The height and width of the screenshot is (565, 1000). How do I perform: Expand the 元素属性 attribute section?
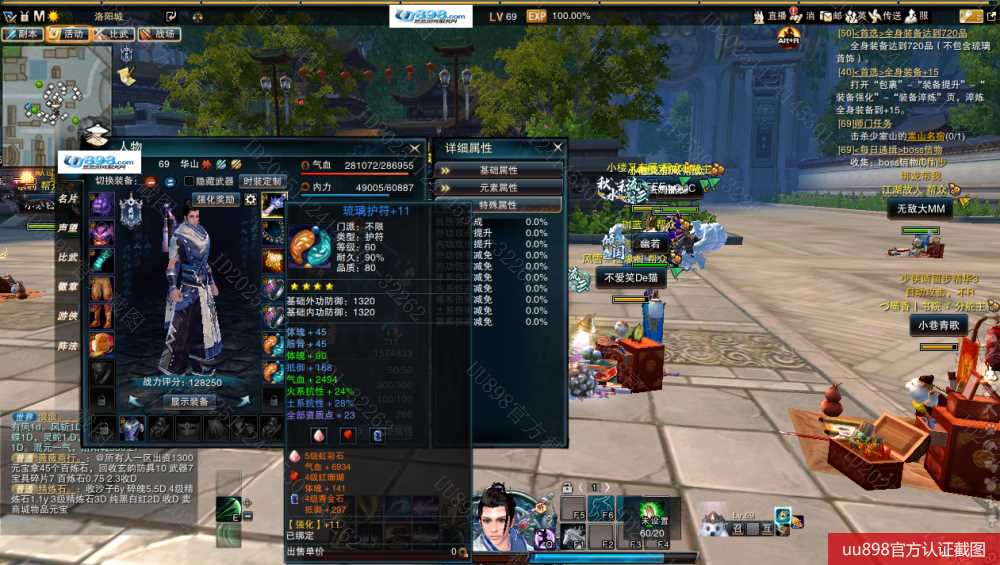point(498,187)
